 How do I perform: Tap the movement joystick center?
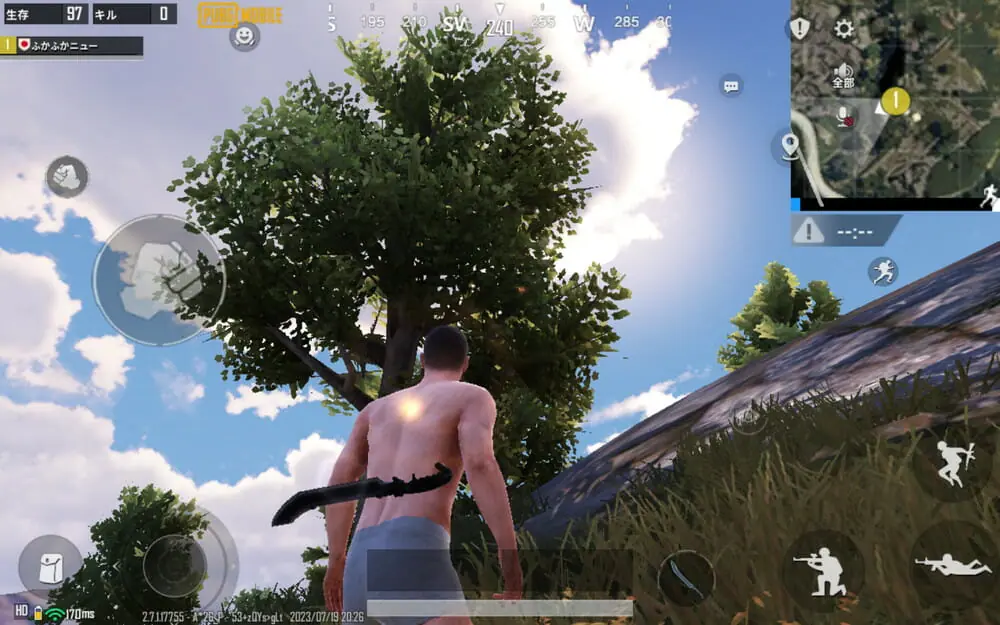coord(174,566)
